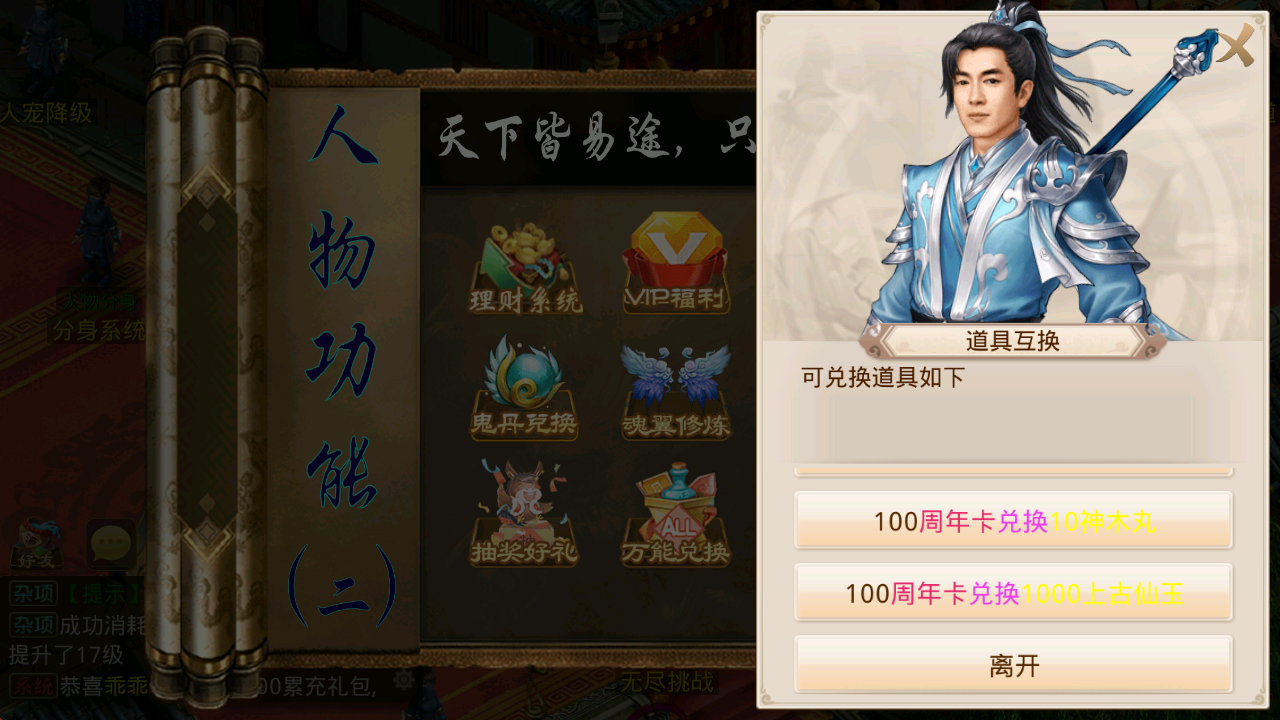
Task: Click the 道具互换 title plaque
Action: tap(1012, 341)
